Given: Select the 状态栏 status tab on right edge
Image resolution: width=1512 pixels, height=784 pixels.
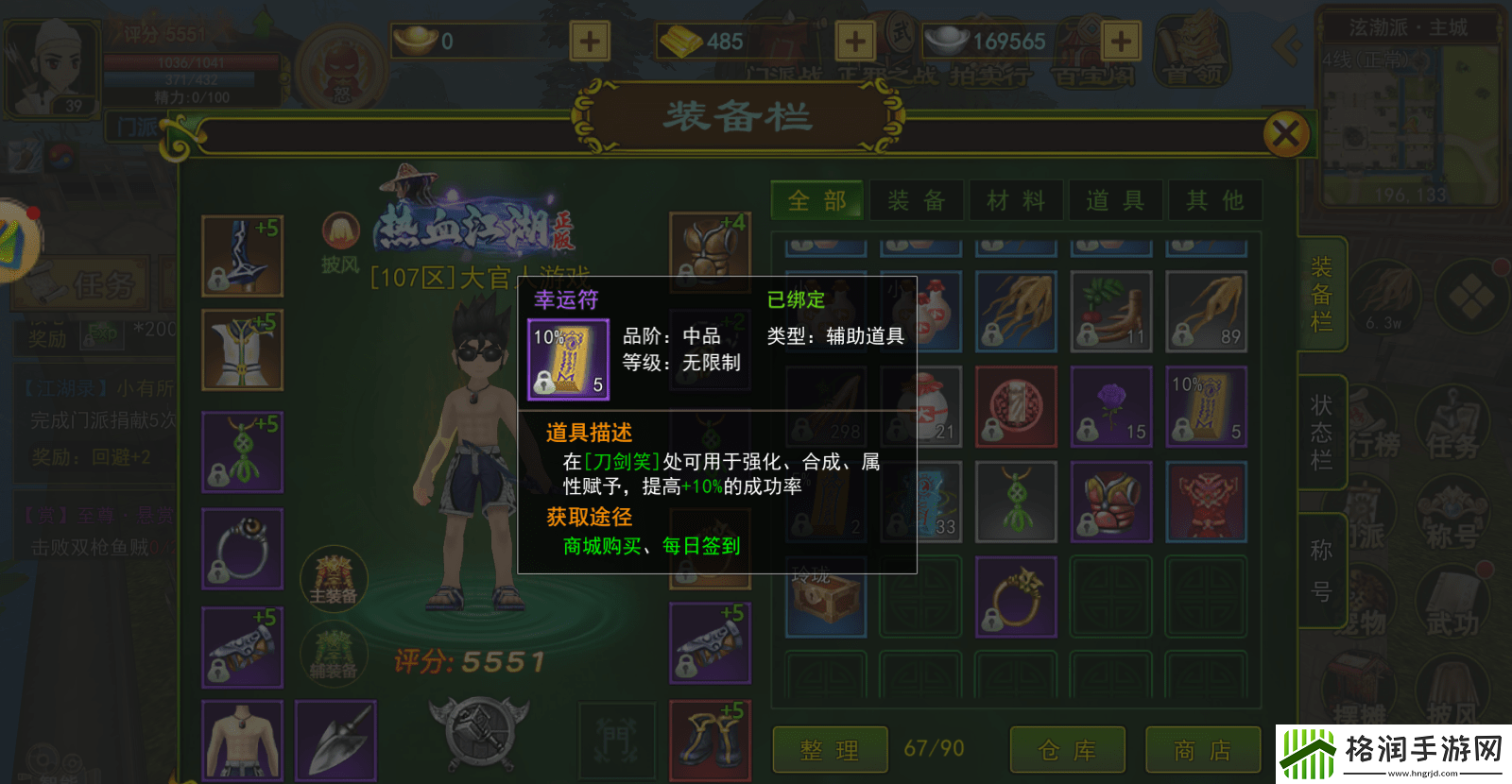Looking at the screenshot, I should click(x=1320, y=430).
